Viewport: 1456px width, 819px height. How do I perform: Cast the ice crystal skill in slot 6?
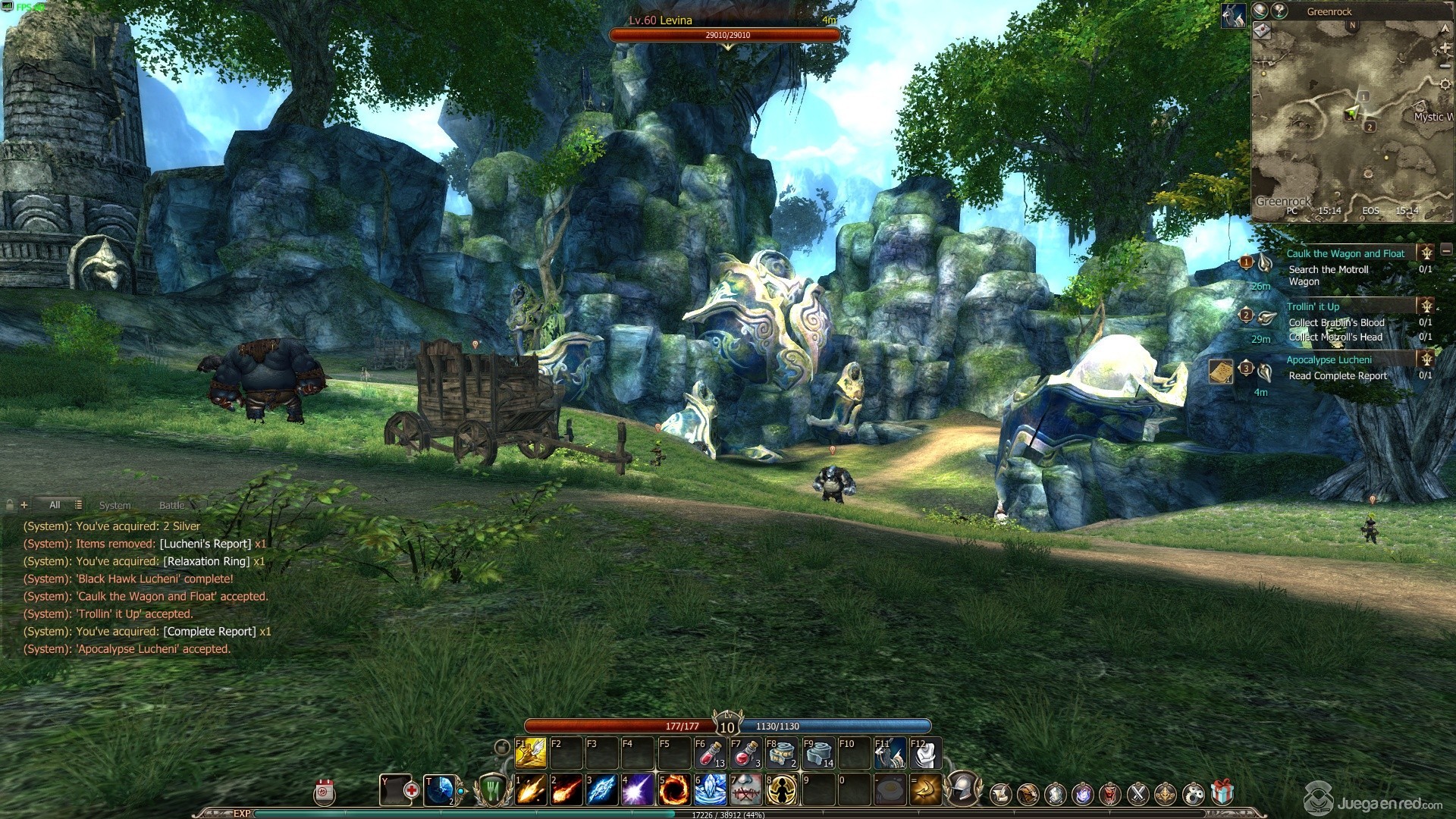(x=710, y=790)
